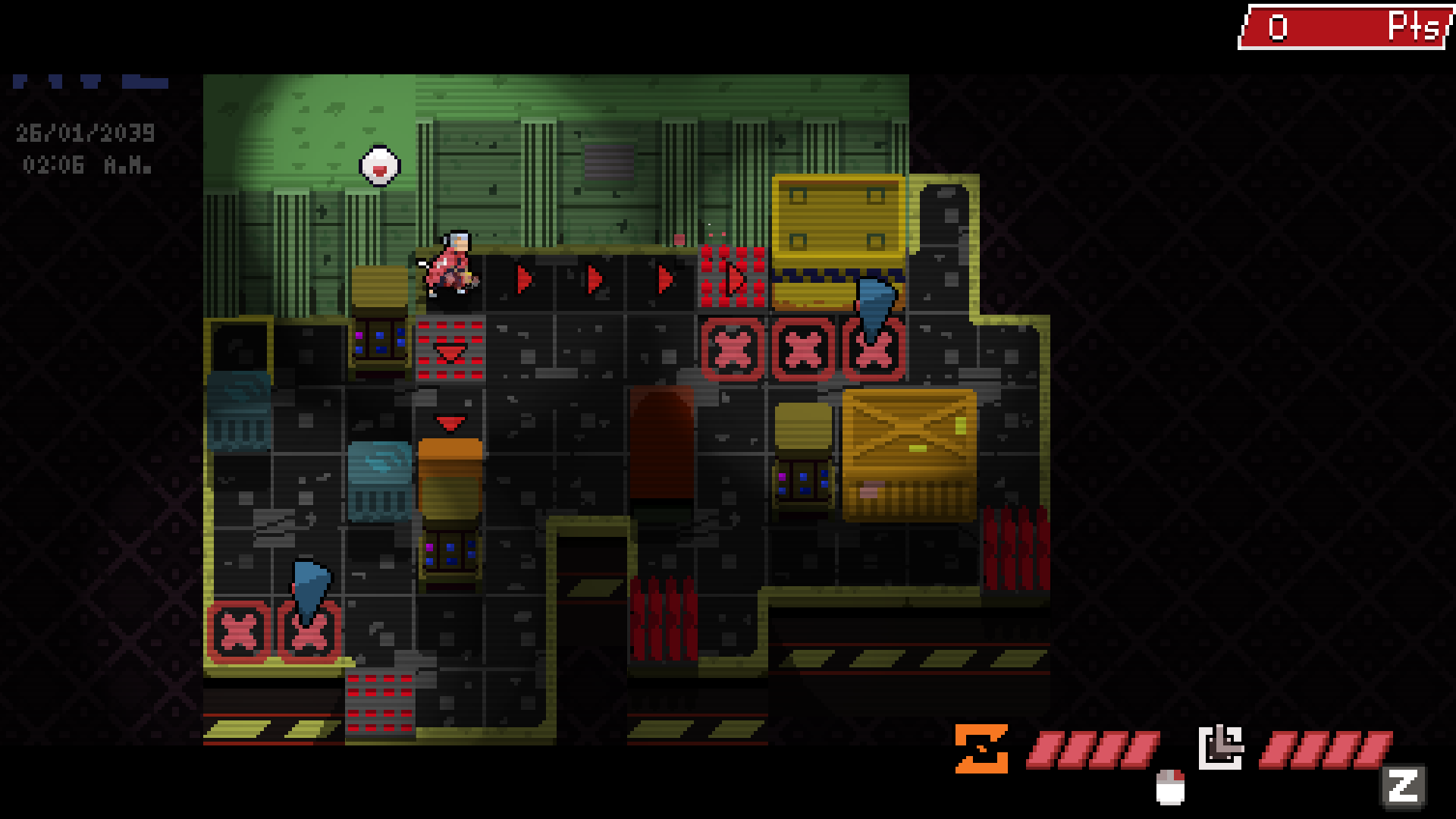Select the floating eyeball pickup on the wall
The width and height of the screenshot is (1456, 819).
(x=378, y=165)
